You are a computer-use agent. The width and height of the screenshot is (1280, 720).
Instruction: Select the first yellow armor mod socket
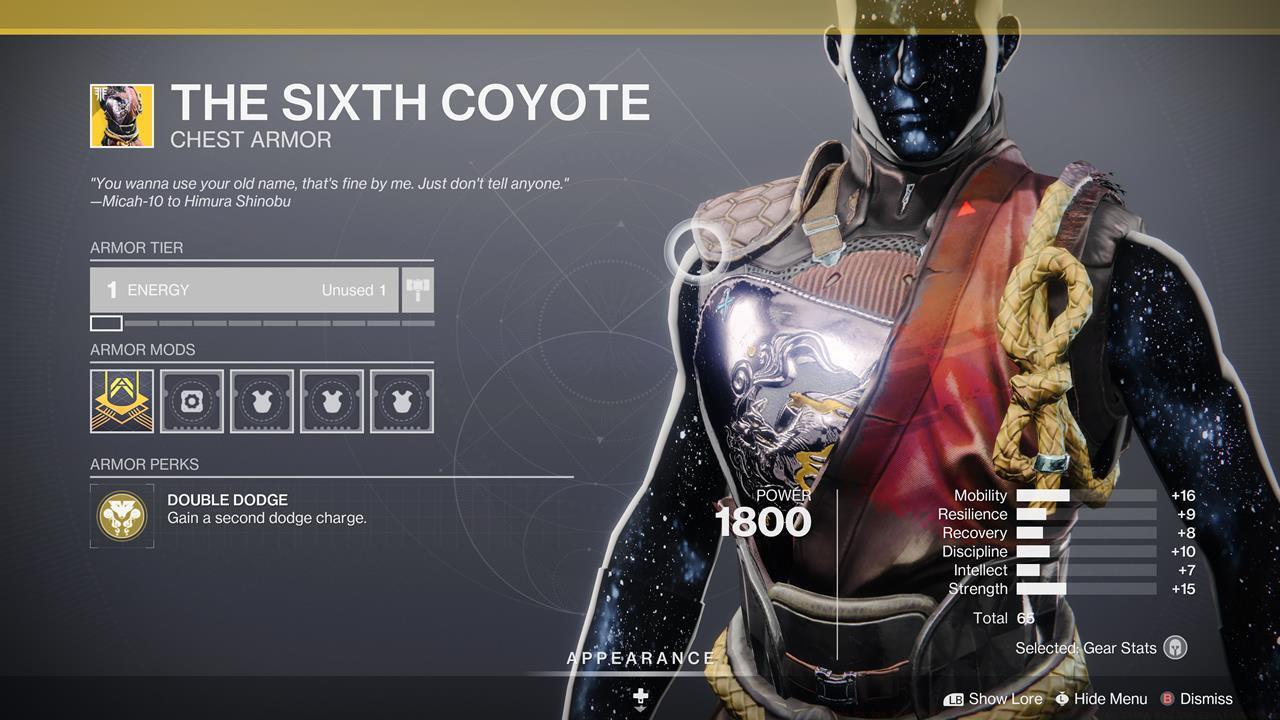coord(121,401)
